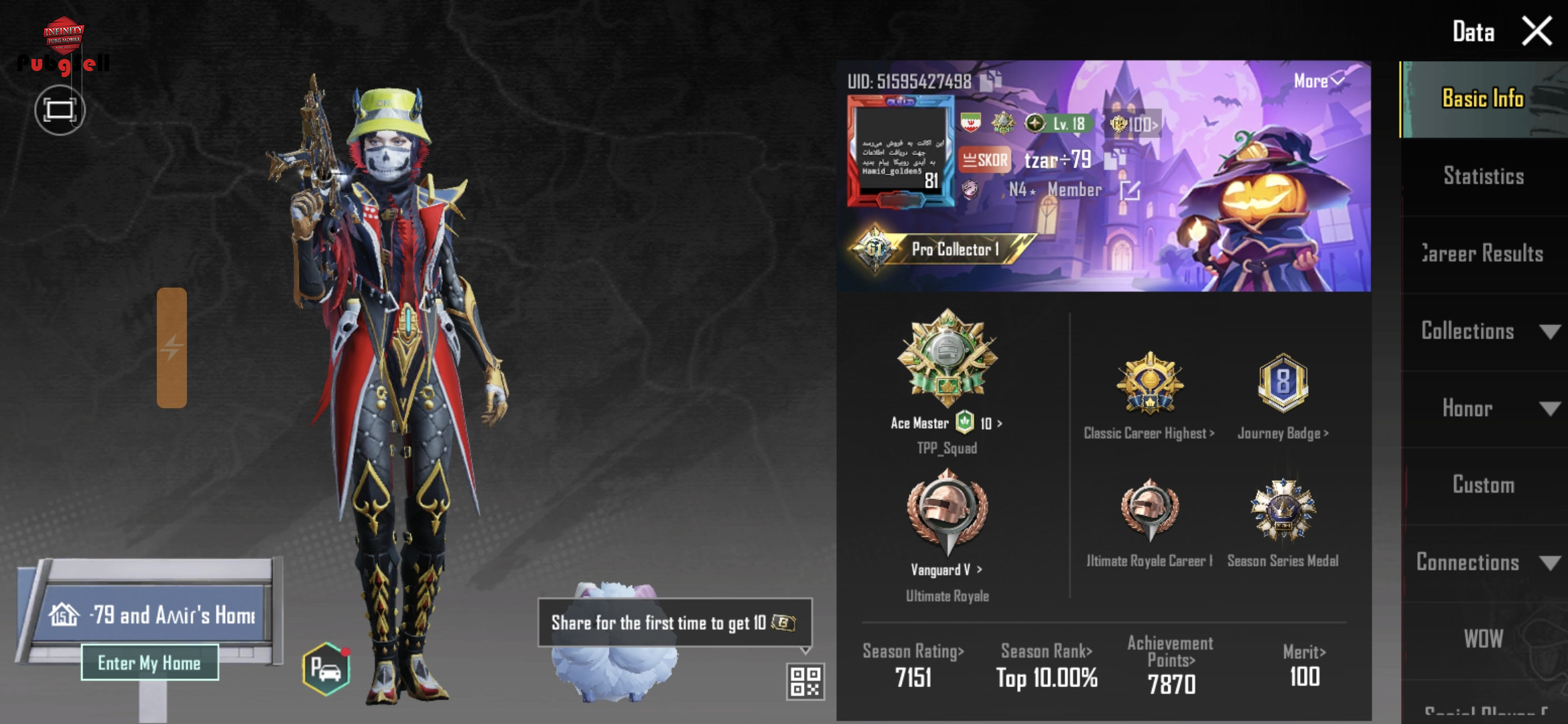Toggle fullscreen character view icon
This screenshot has width=1568, height=724.
60,110
